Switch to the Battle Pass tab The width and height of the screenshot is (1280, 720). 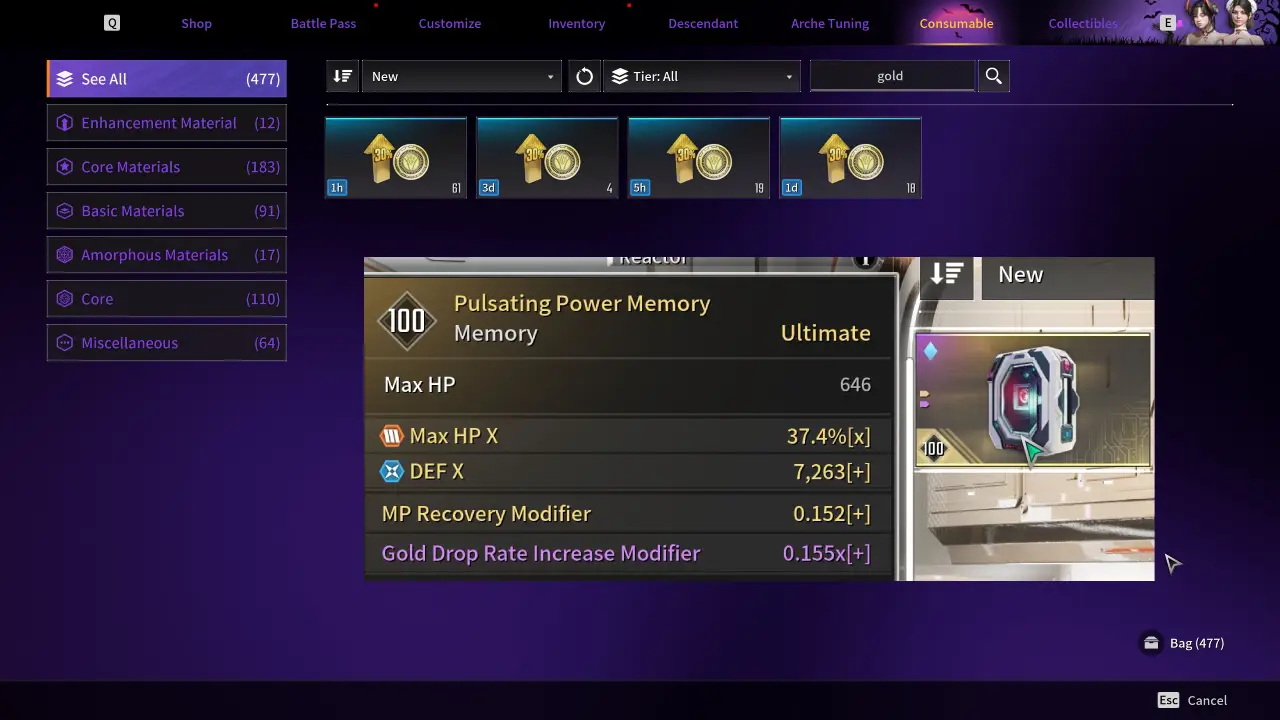tap(323, 23)
